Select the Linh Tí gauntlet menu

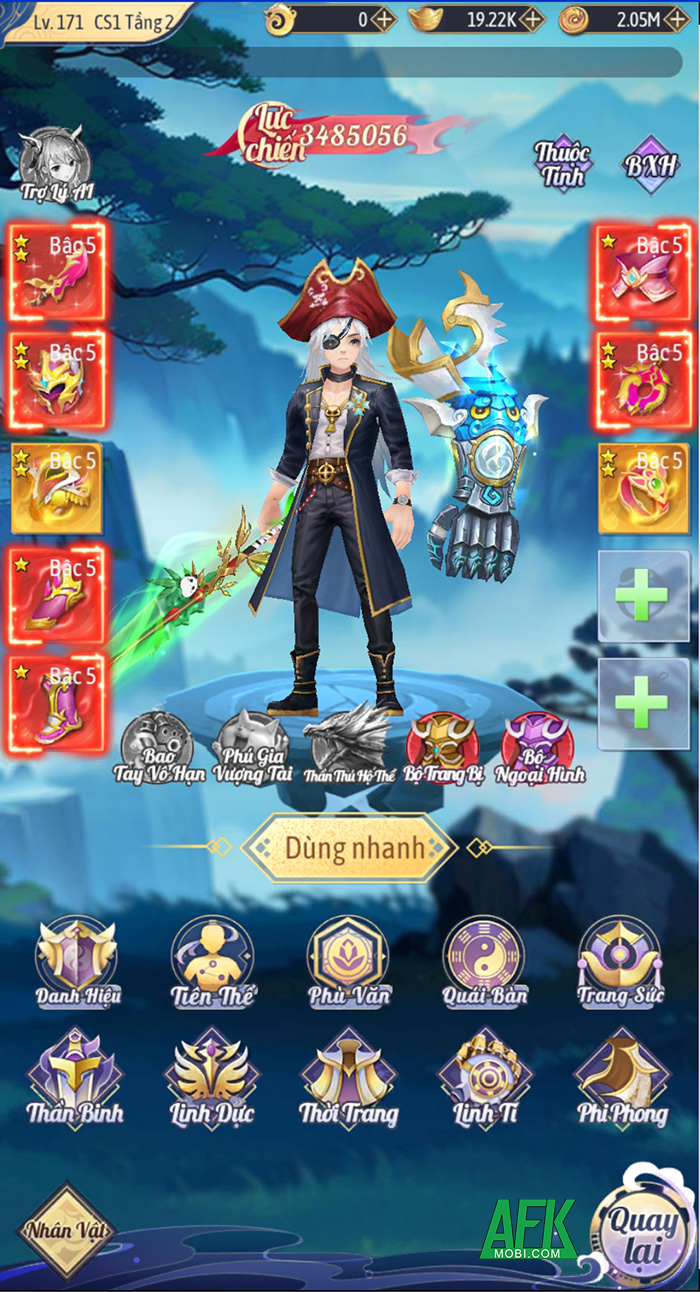tap(484, 1078)
